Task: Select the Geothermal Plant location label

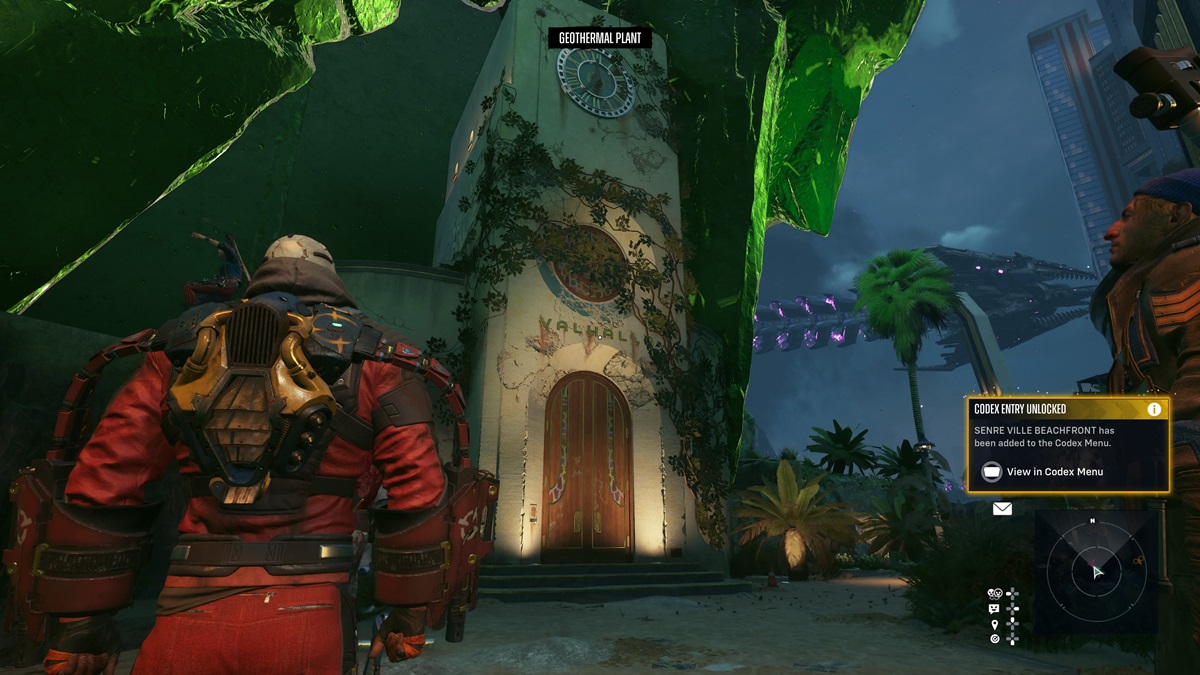Action: point(600,39)
